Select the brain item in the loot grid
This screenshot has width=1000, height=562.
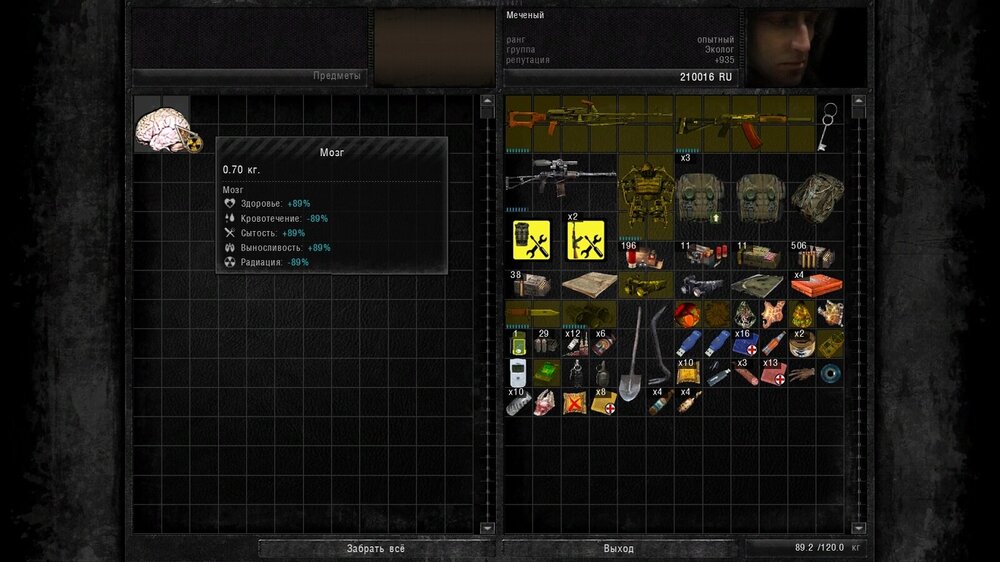pyautogui.click(x=160, y=127)
